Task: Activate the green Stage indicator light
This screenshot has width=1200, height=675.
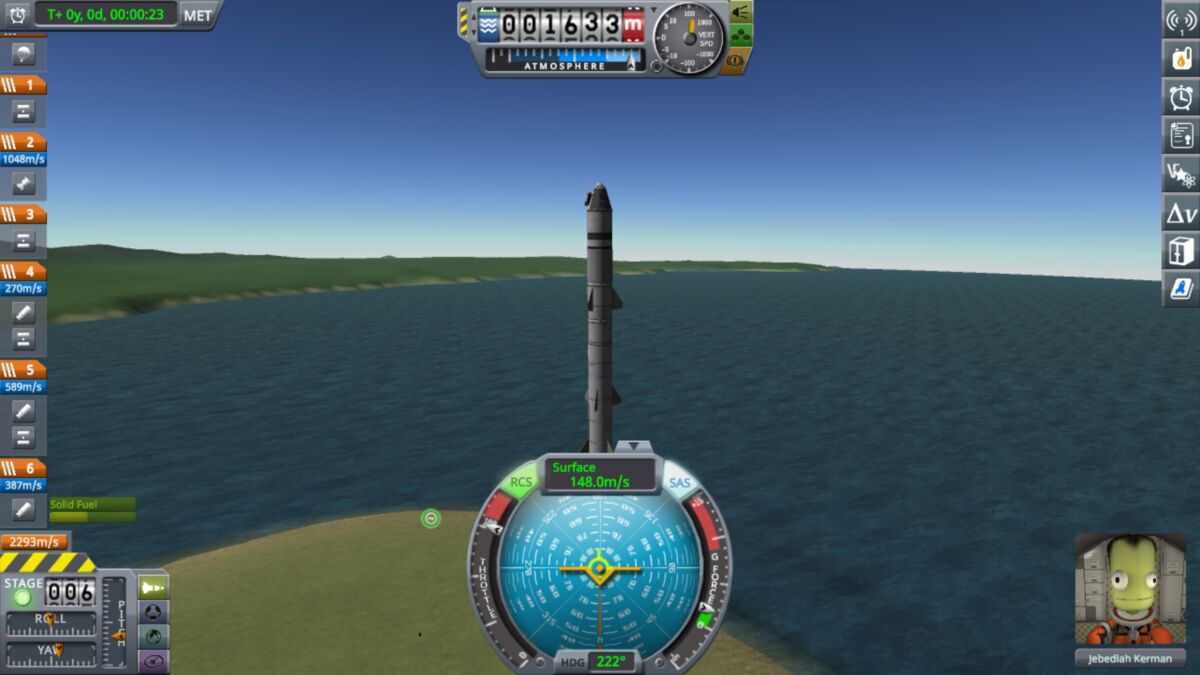Action: [x=22, y=597]
